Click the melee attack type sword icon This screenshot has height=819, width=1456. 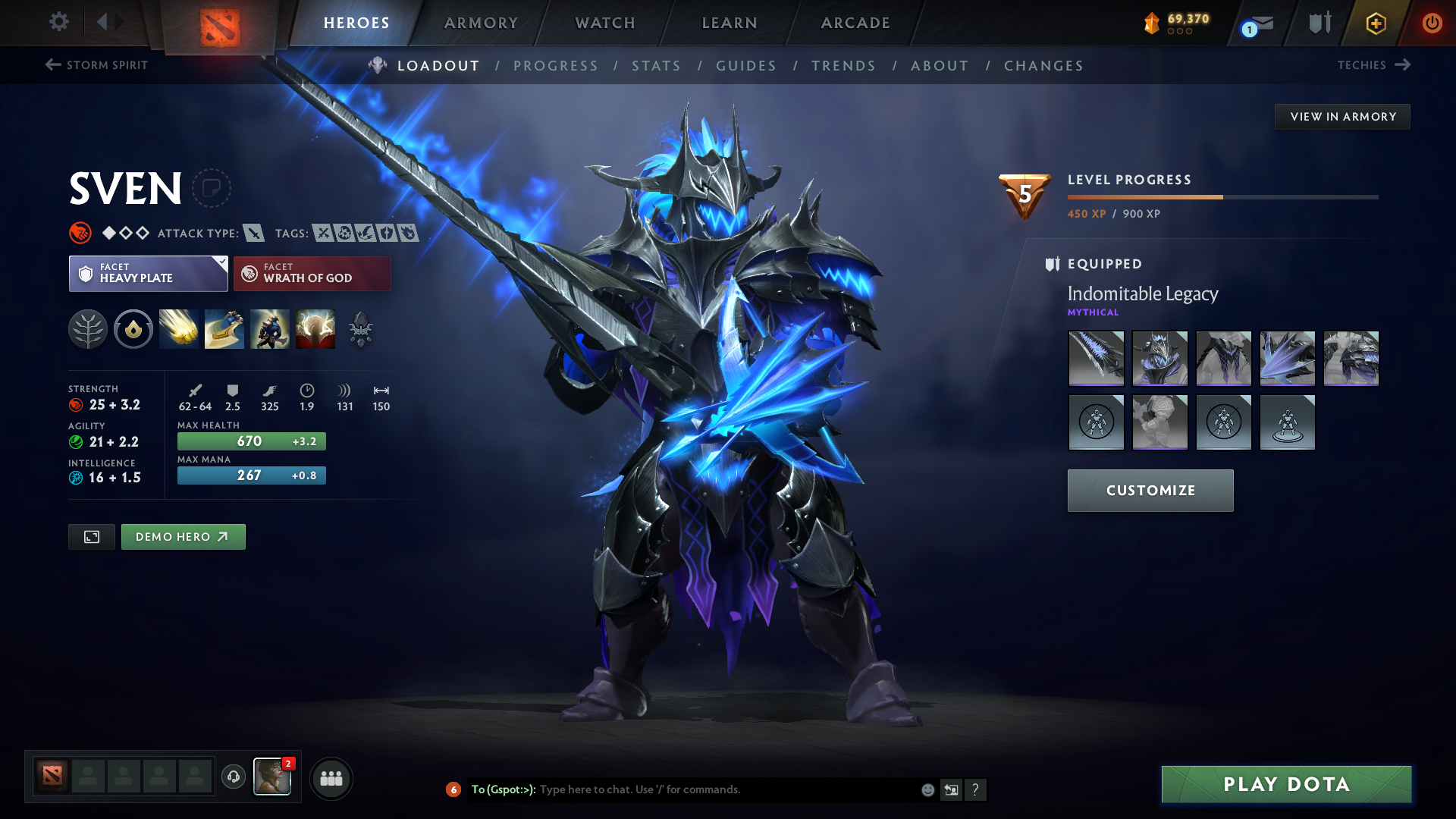(x=253, y=233)
